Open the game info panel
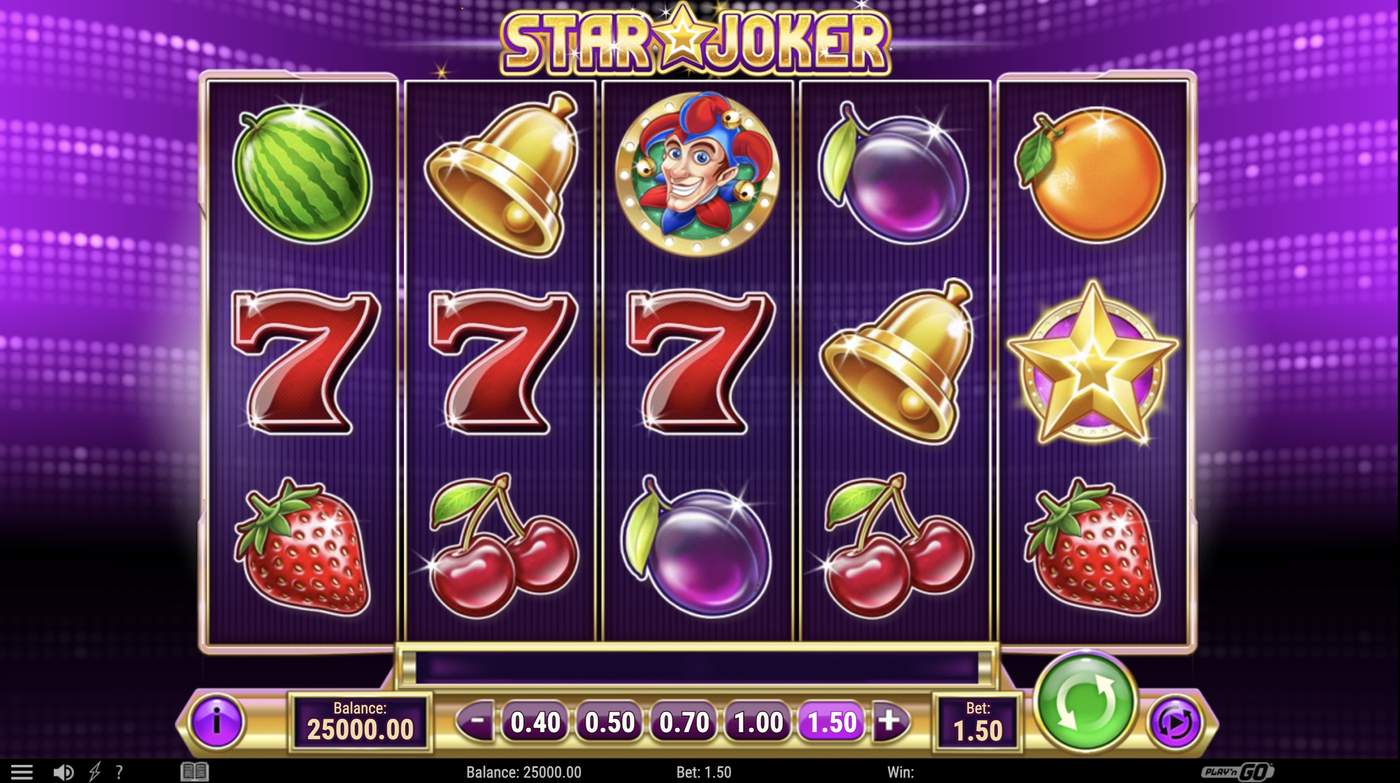 point(215,720)
